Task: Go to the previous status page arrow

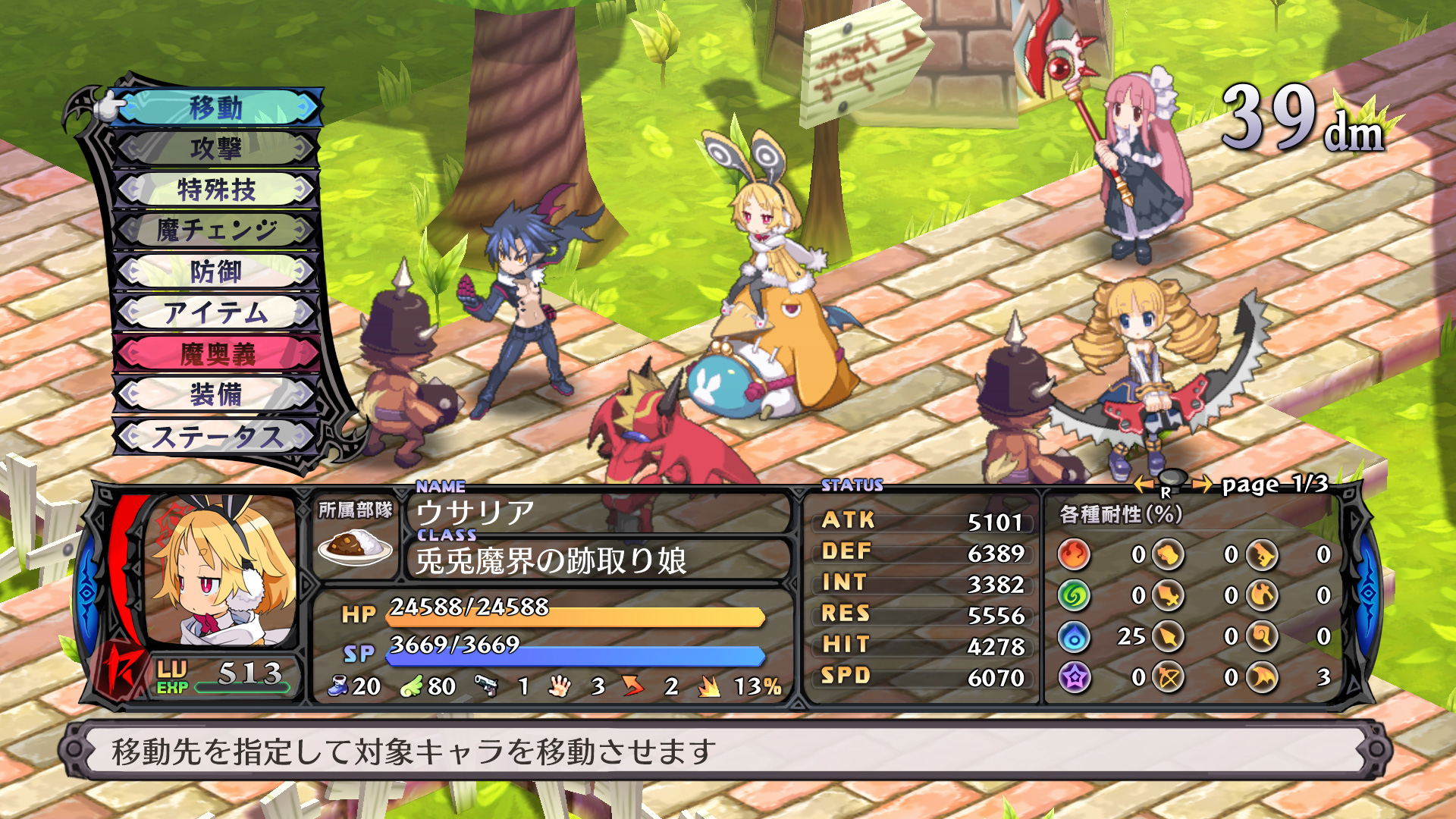Action: 1144,484
